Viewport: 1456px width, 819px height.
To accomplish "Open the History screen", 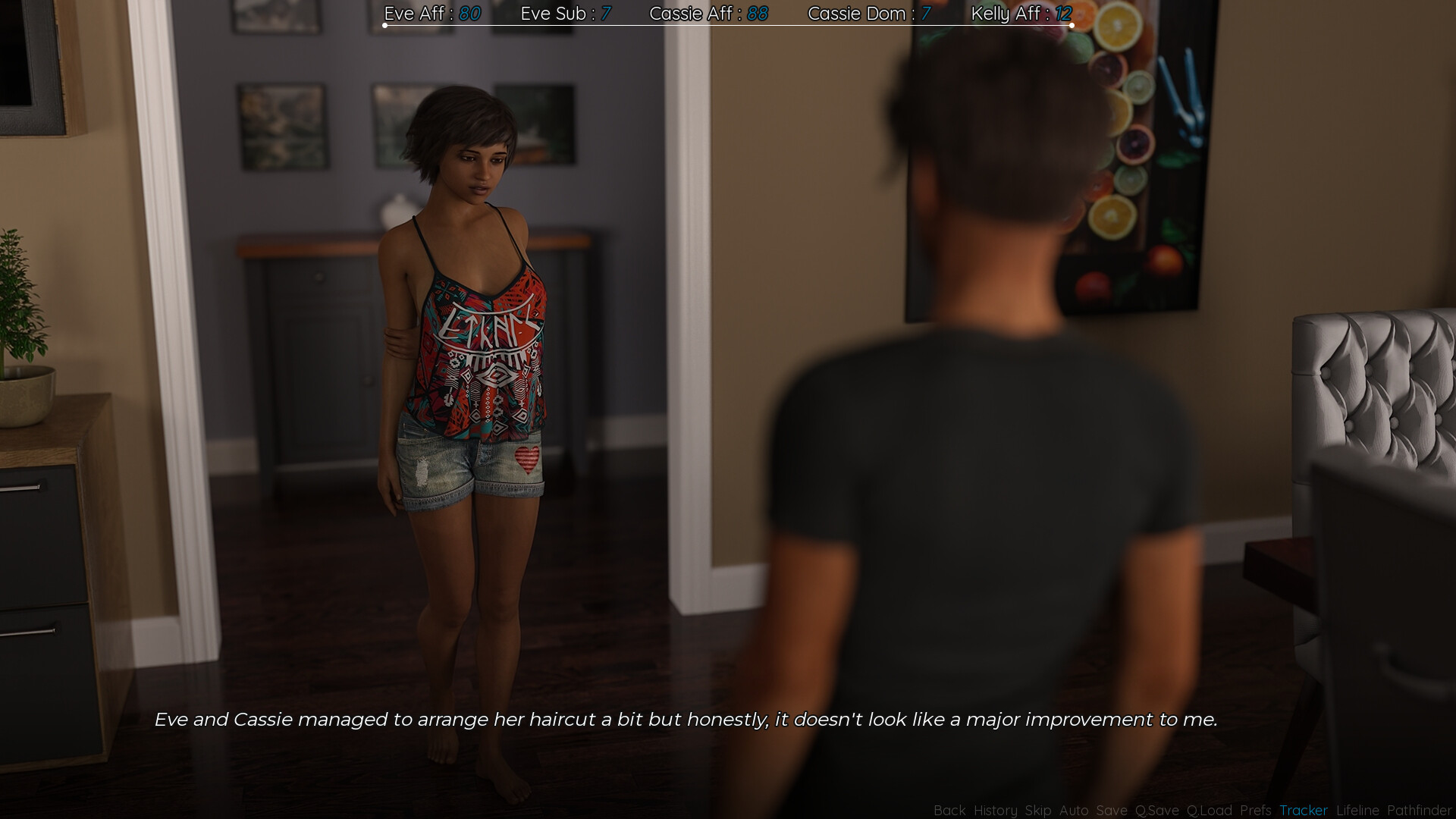I will (995, 811).
